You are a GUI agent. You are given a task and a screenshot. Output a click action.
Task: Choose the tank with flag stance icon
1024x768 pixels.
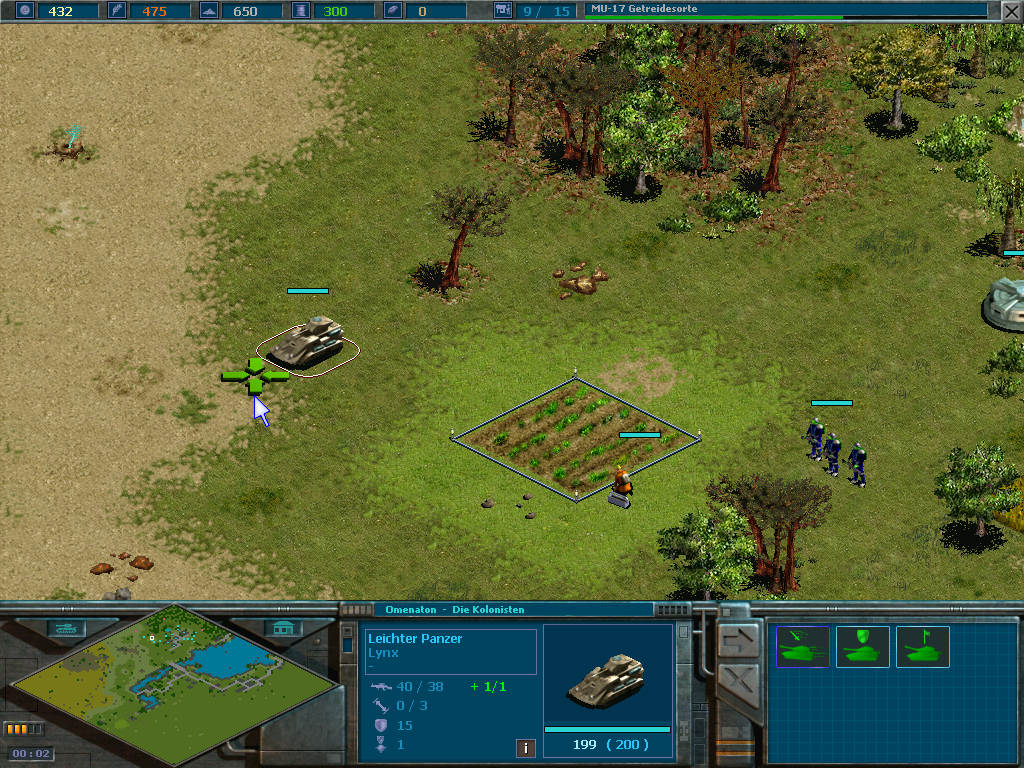click(922, 647)
